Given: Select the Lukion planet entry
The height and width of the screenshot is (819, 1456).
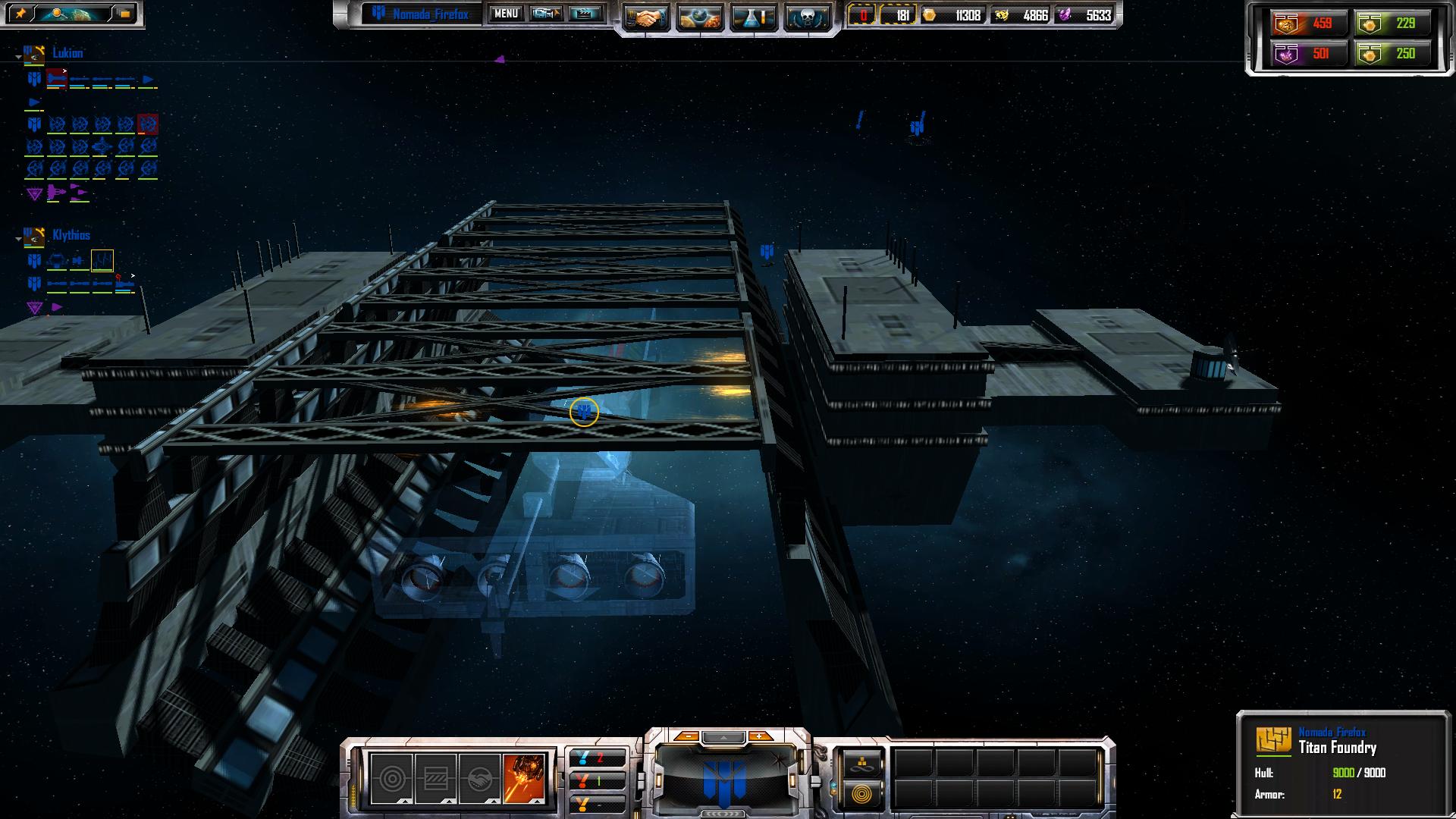Looking at the screenshot, I should pyautogui.click(x=67, y=53).
